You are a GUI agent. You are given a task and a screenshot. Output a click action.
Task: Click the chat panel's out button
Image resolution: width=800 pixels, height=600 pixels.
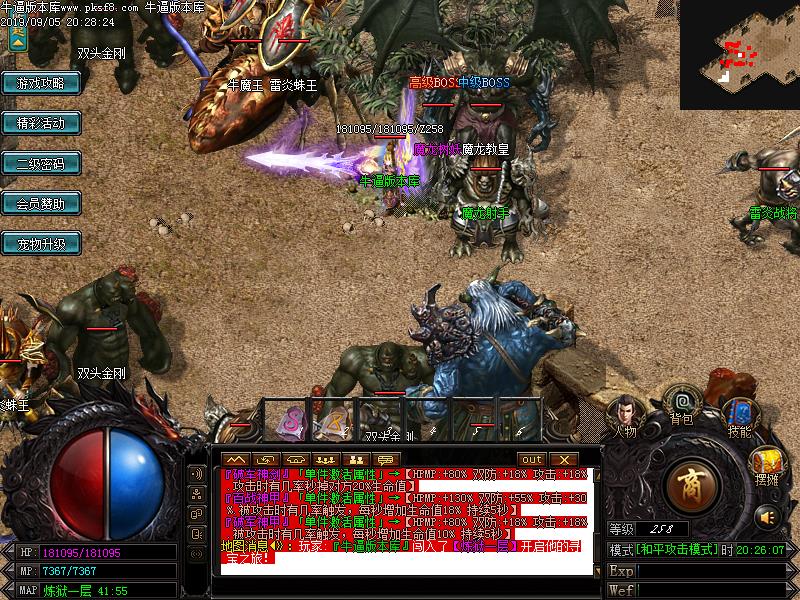click(532, 459)
